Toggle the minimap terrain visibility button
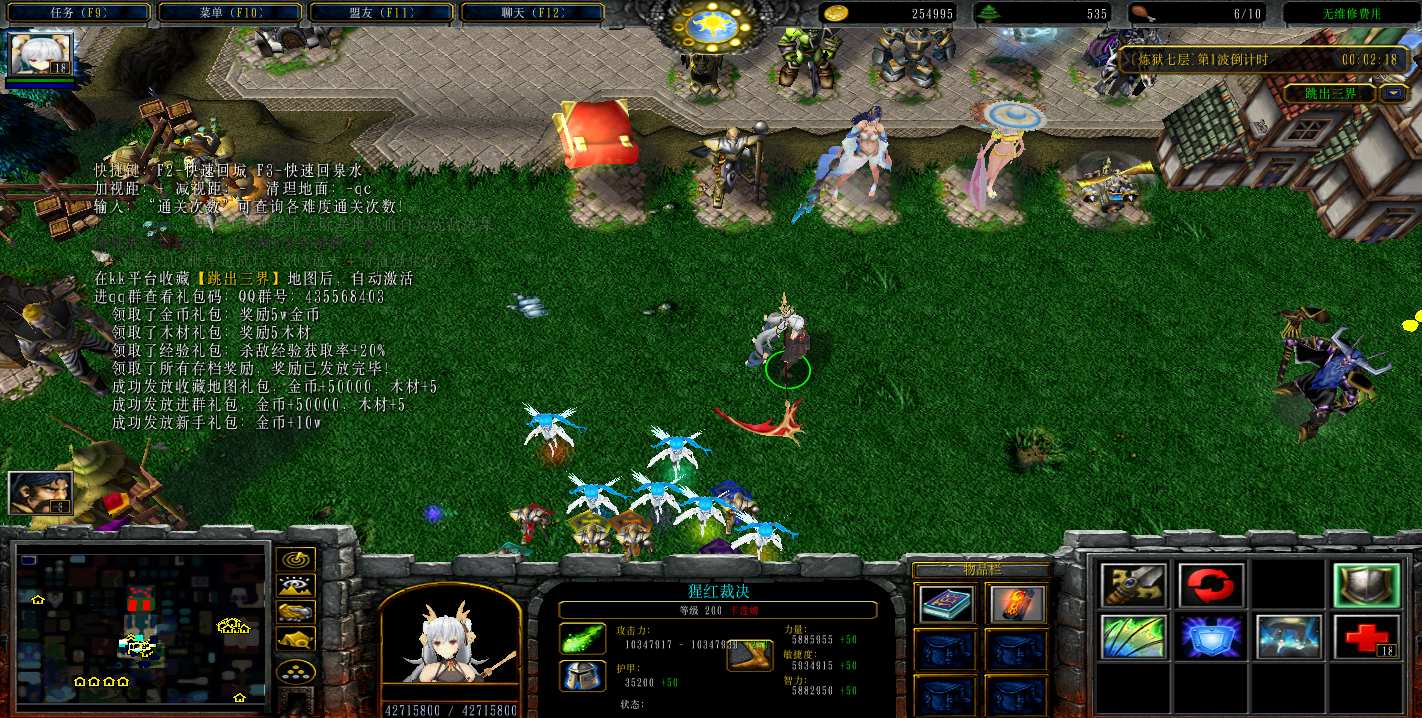The height and width of the screenshot is (718, 1422). point(296,586)
